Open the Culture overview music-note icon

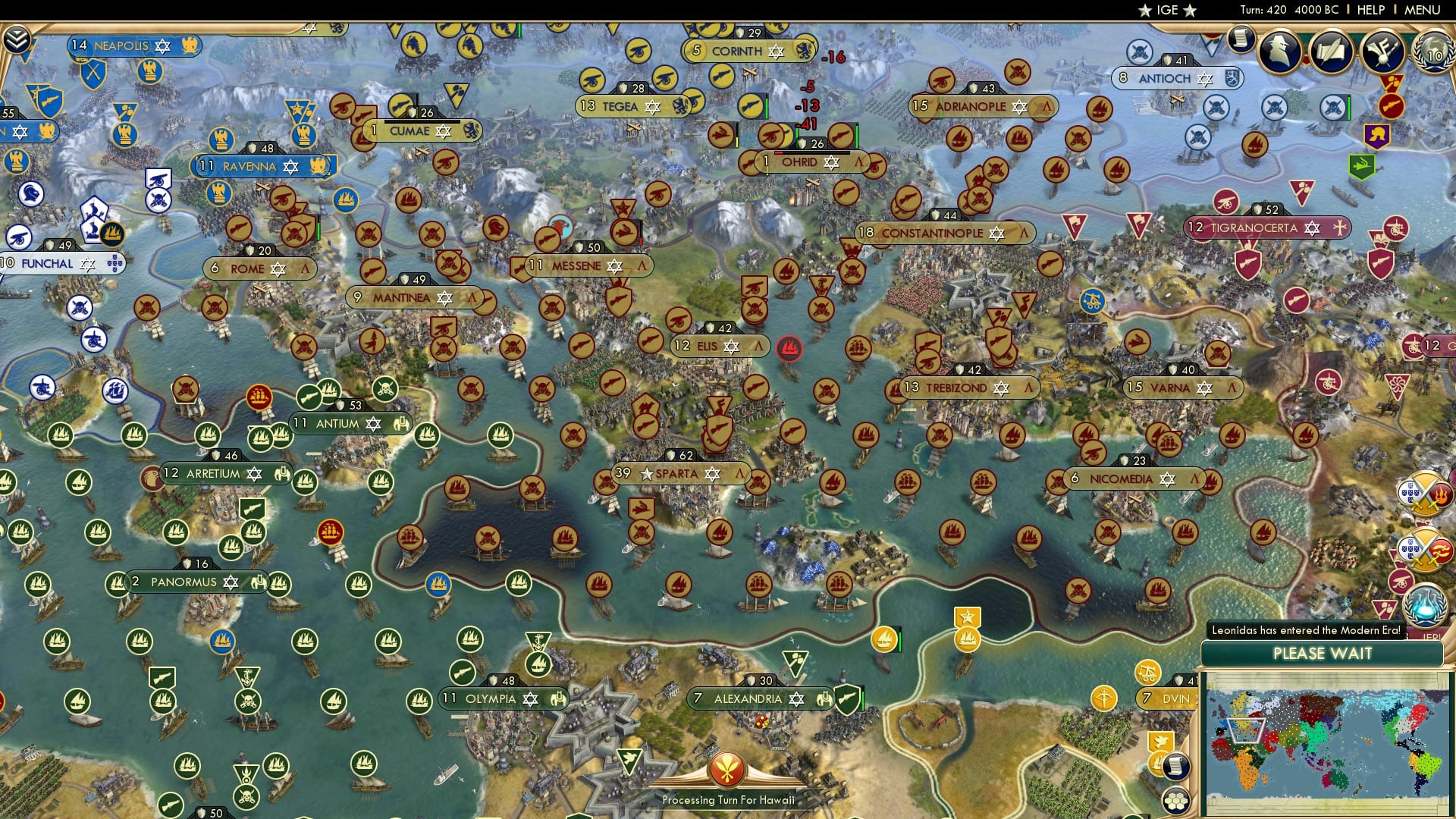pos(1382,52)
